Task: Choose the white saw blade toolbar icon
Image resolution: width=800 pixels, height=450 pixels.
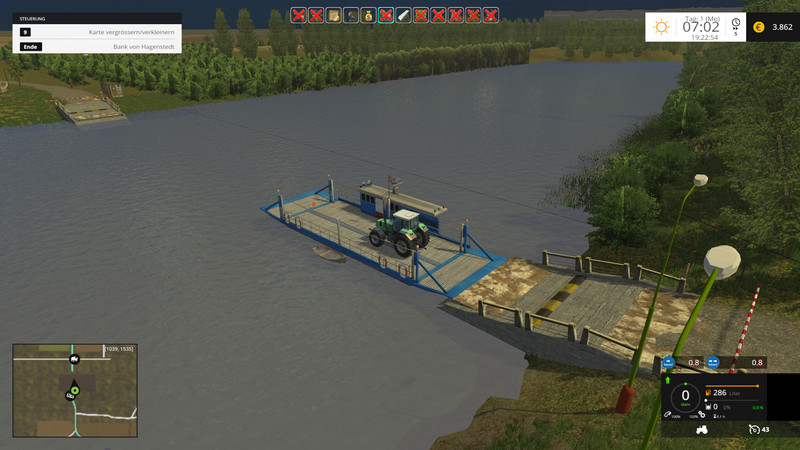Action: coord(403,15)
